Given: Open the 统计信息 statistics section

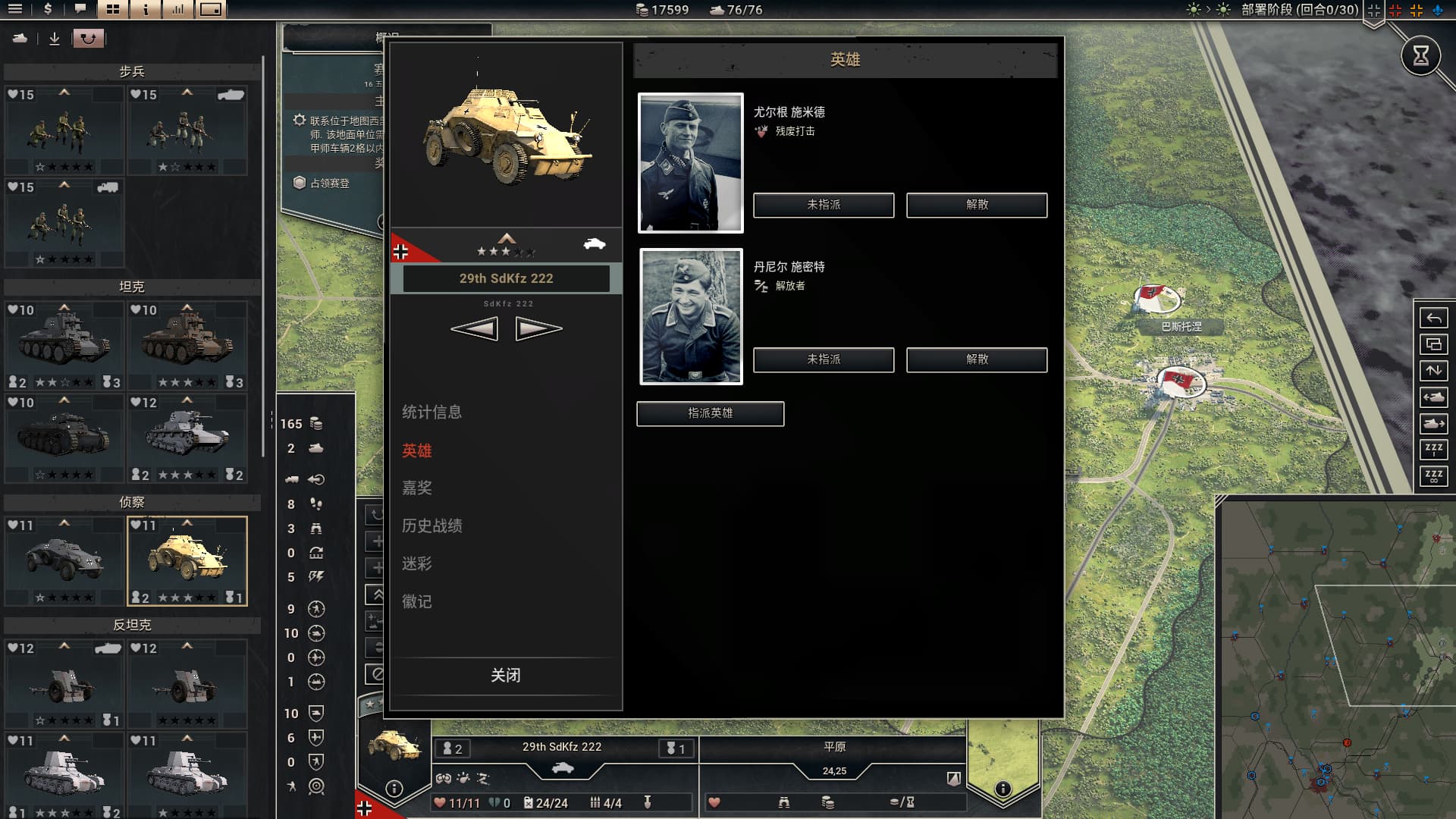Looking at the screenshot, I should coord(431,412).
